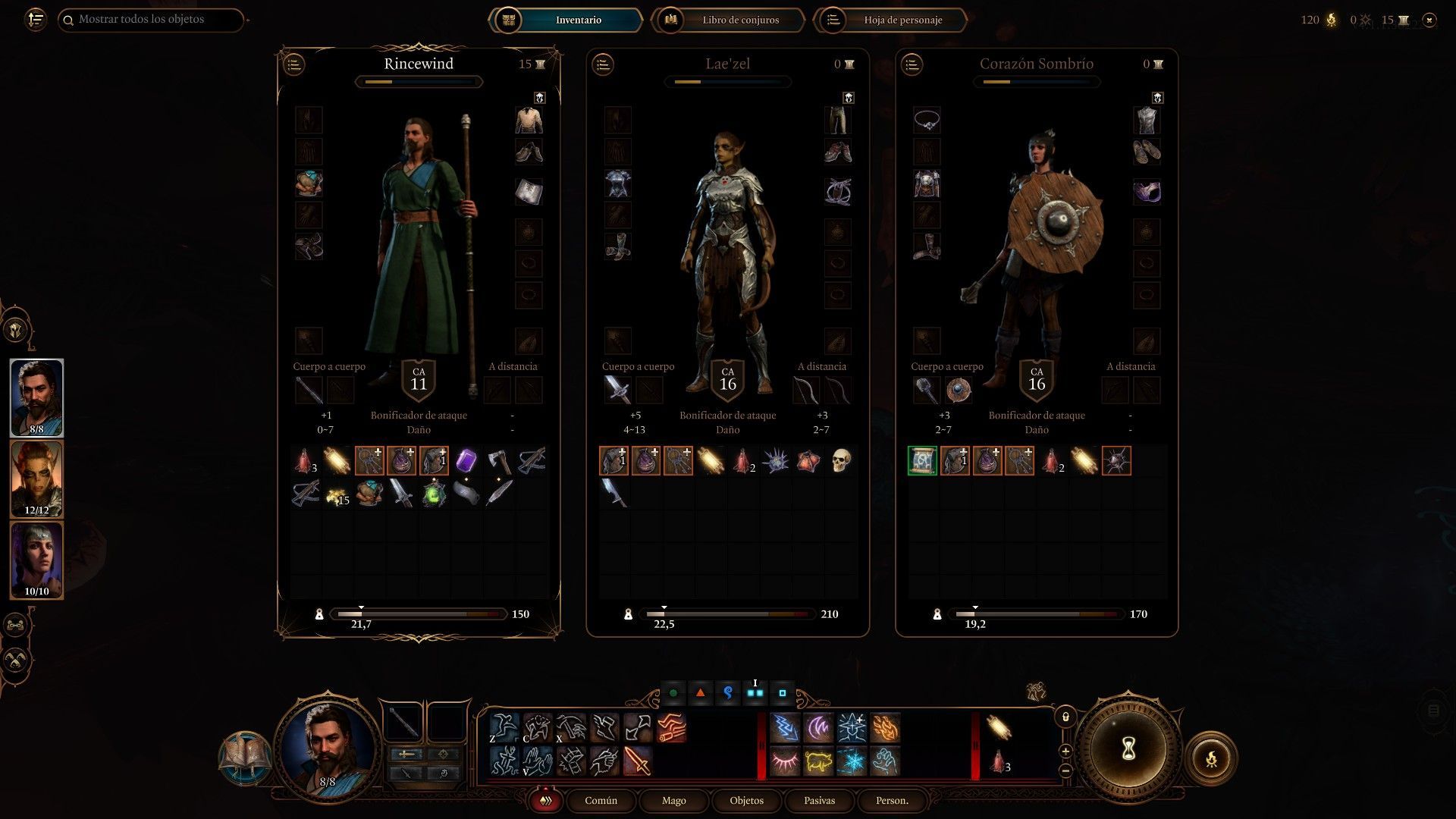Select Lae'zel's equipped longsword slot
1456x819 pixels.
[x=617, y=391]
